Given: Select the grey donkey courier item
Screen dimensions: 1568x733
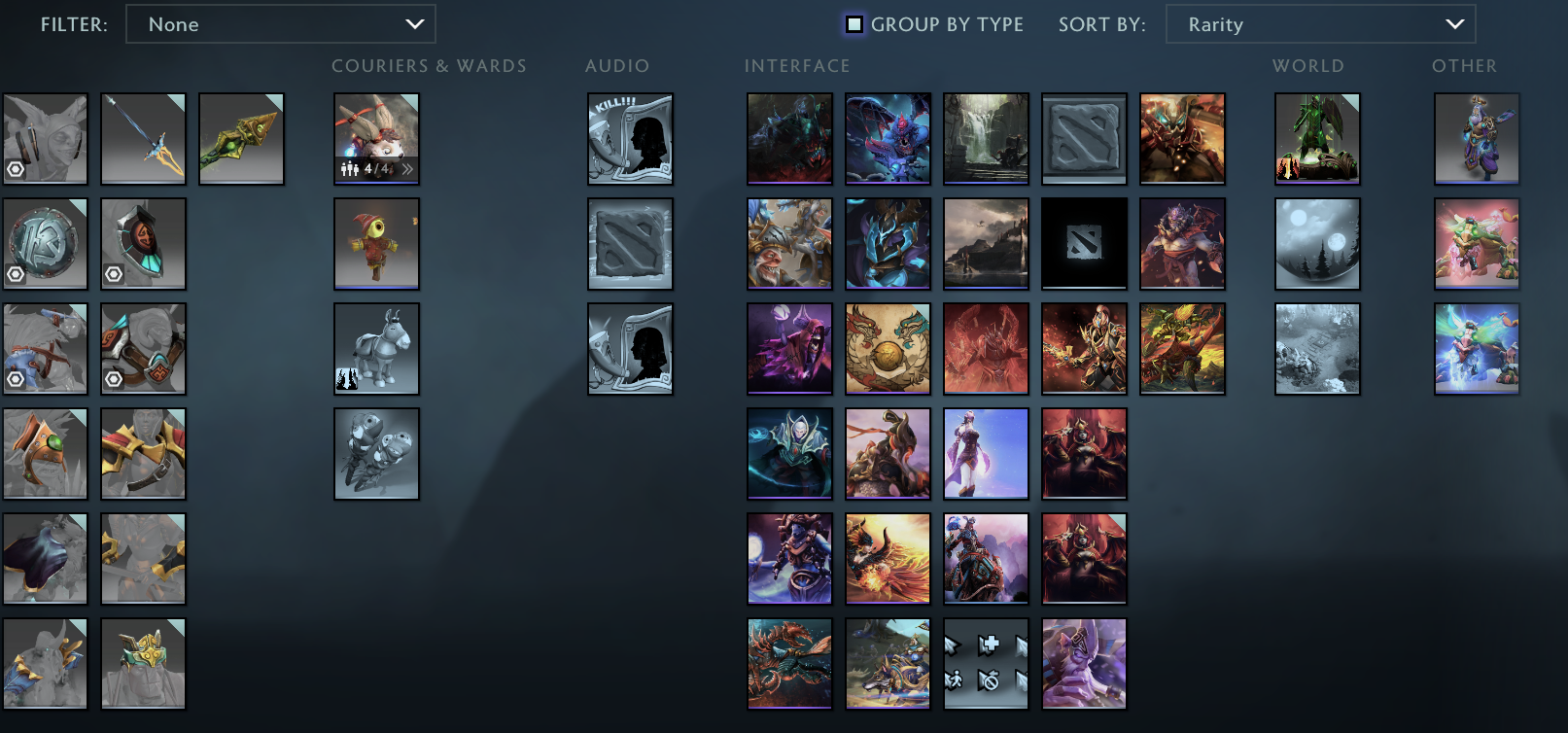Looking at the screenshot, I should click(376, 349).
